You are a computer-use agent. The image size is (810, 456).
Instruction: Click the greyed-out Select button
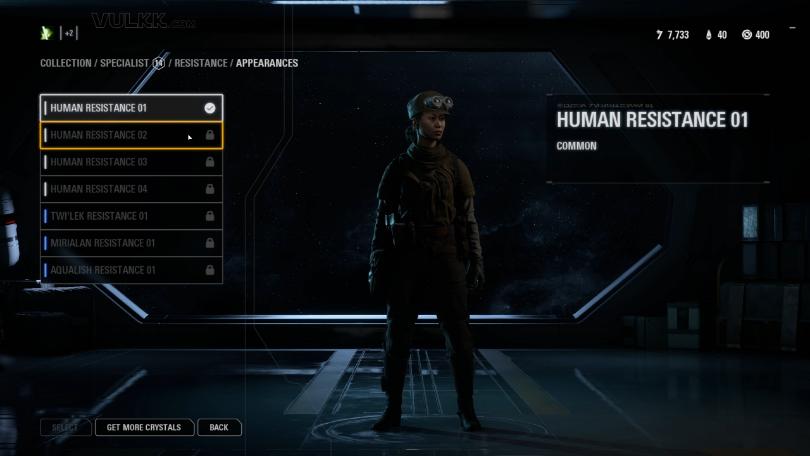click(65, 427)
